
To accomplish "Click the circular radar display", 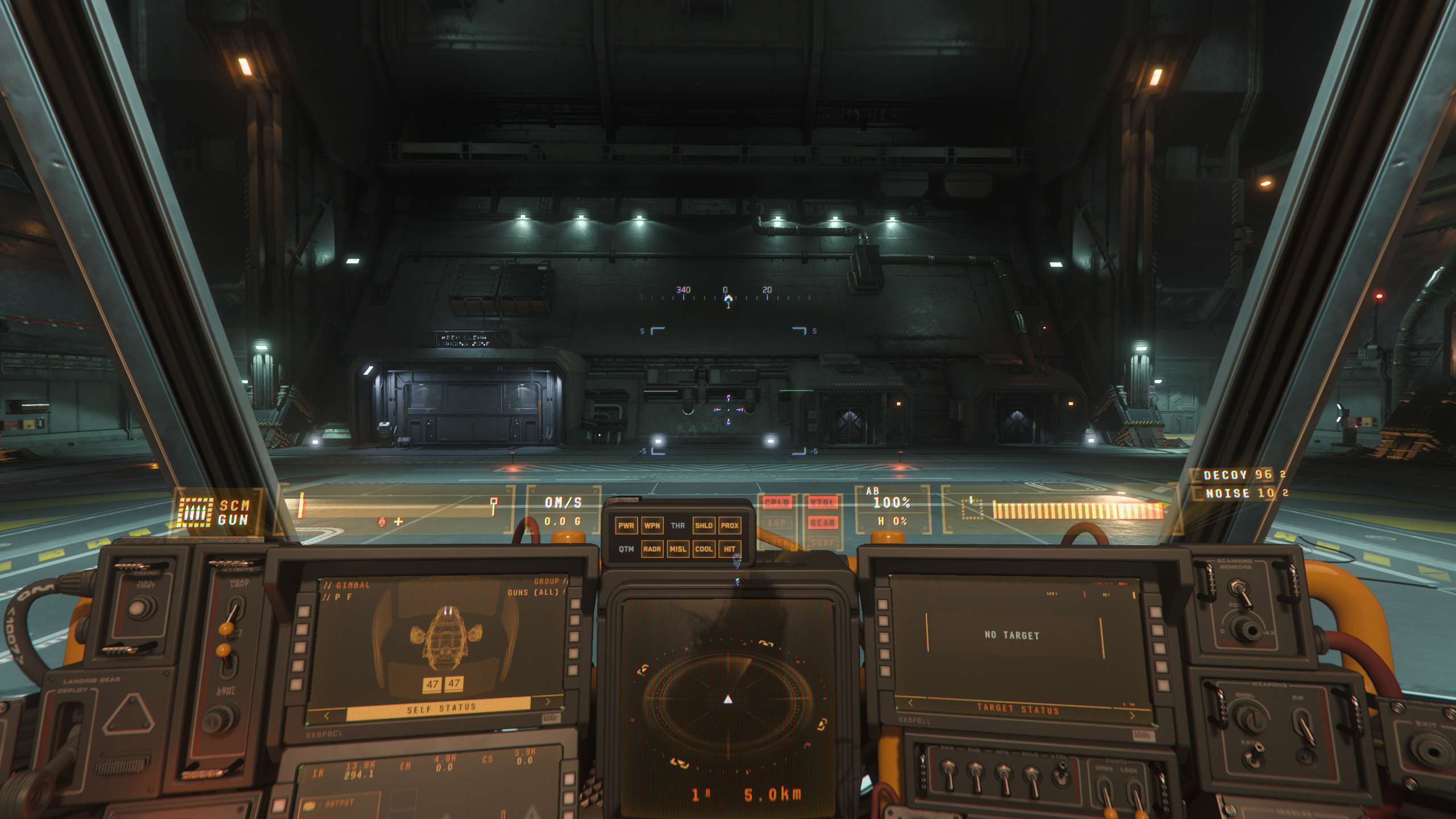I will click(x=728, y=698).
